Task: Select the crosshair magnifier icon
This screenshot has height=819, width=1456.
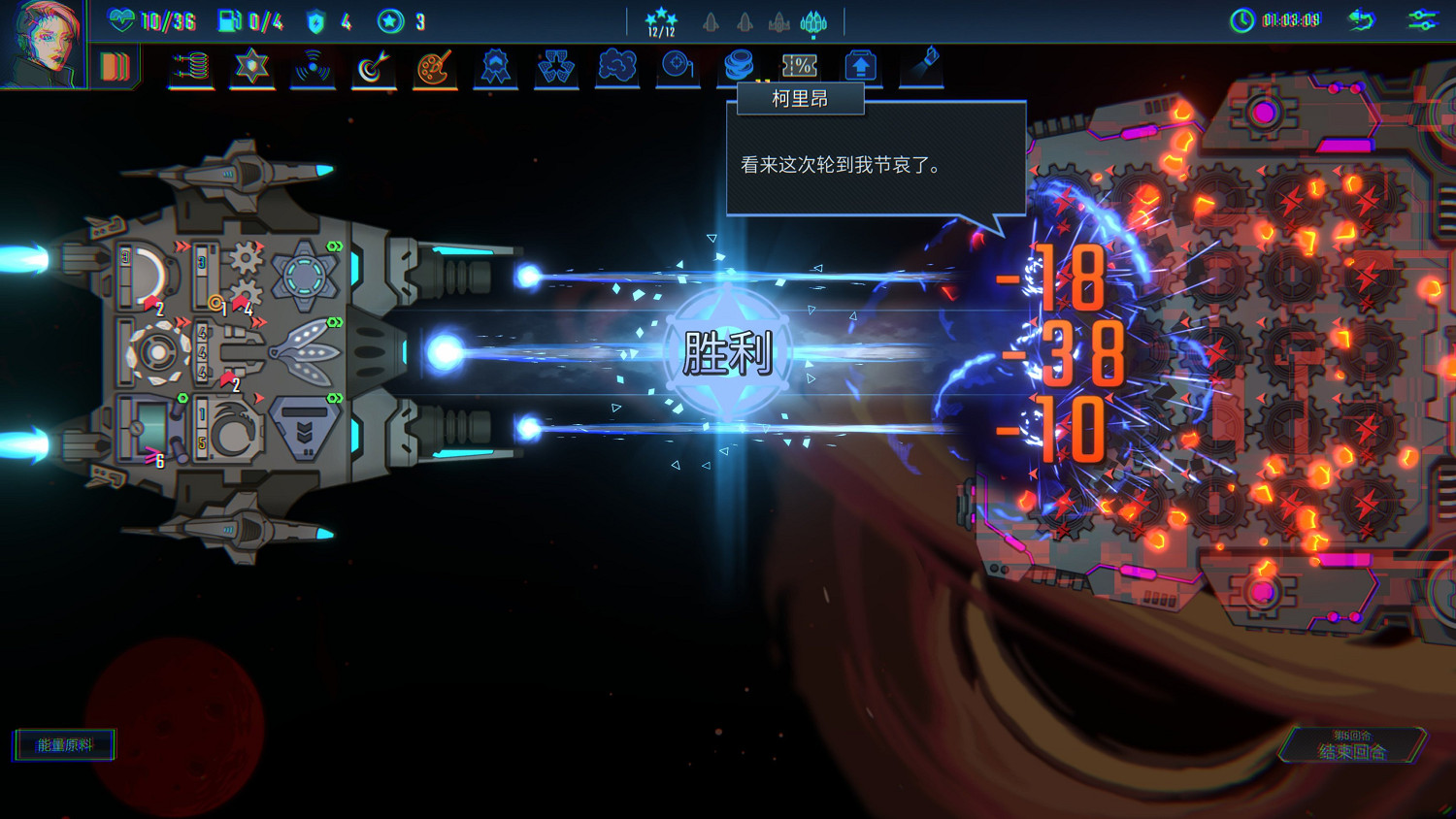Action: pyautogui.click(x=678, y=66)
